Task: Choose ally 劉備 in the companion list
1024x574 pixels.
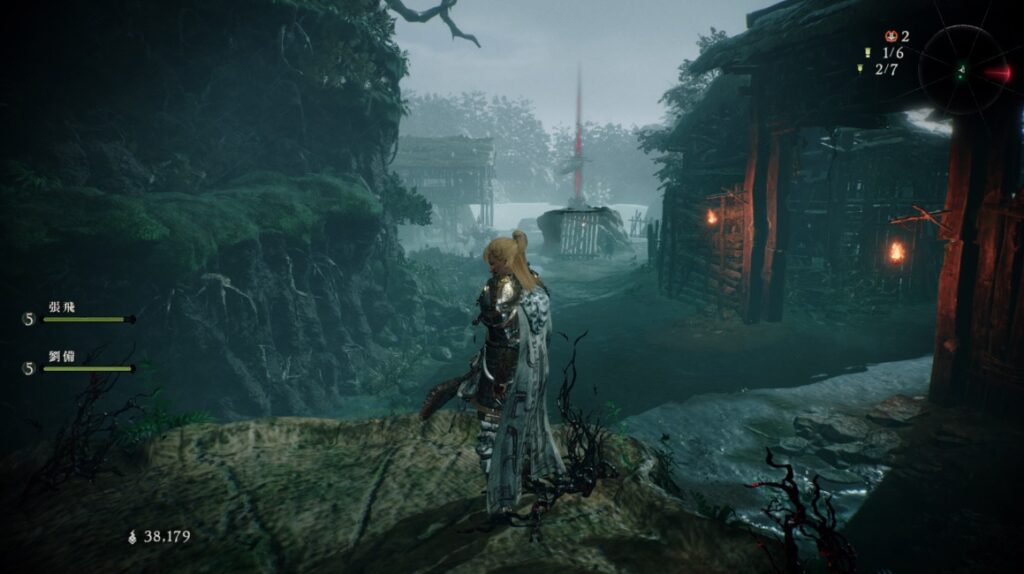Action: (x=61, y=356)
